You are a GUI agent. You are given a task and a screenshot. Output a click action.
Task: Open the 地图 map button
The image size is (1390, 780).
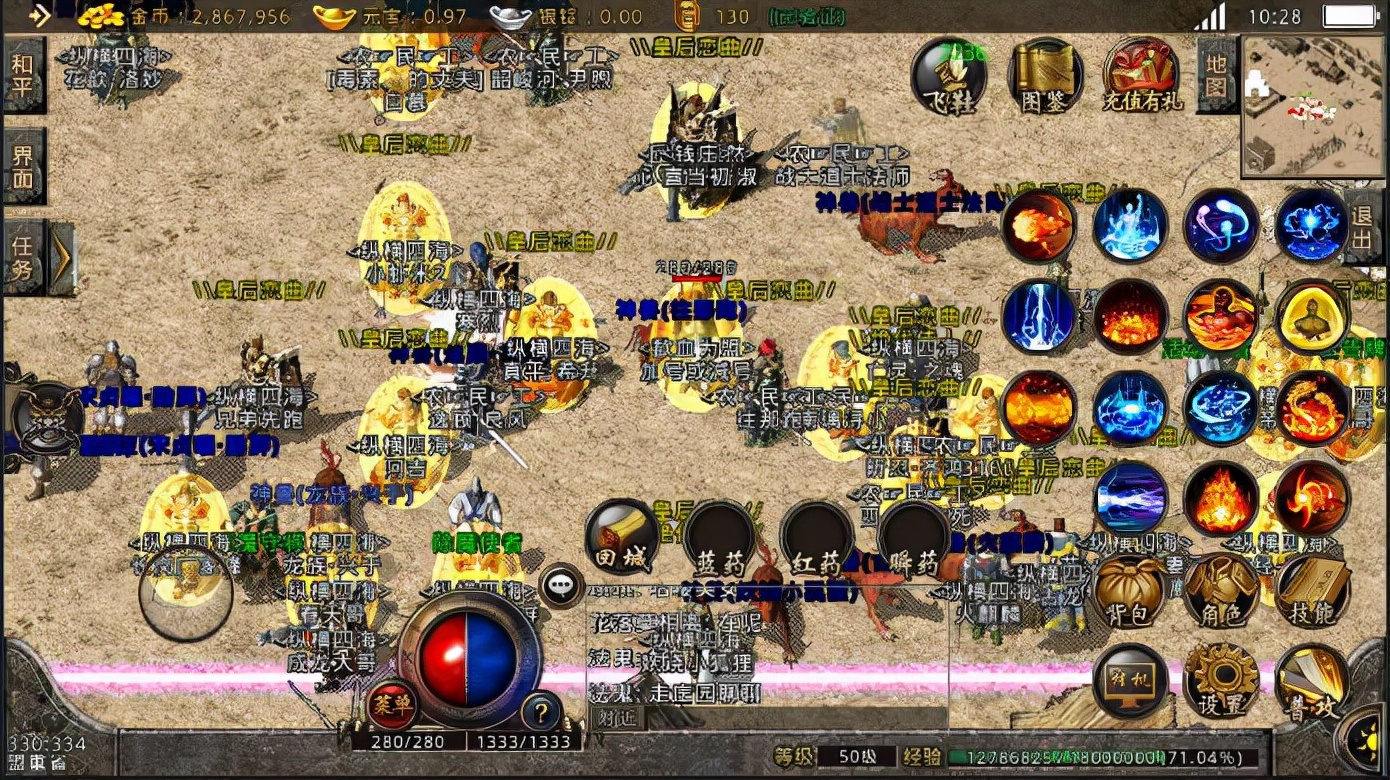point(1216,76)
